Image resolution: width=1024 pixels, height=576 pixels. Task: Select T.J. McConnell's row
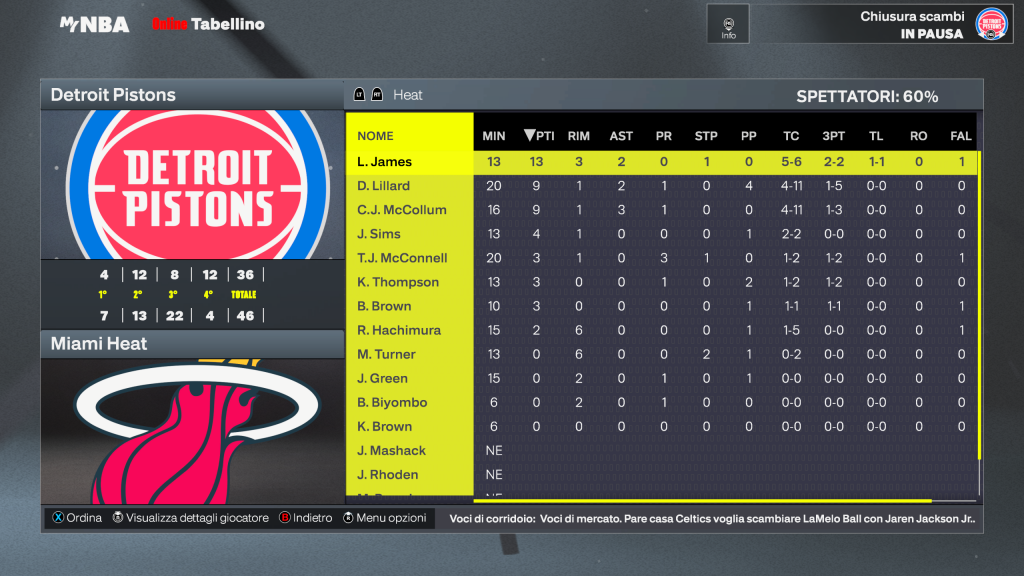pyautogui.click(x=402, y=258)
